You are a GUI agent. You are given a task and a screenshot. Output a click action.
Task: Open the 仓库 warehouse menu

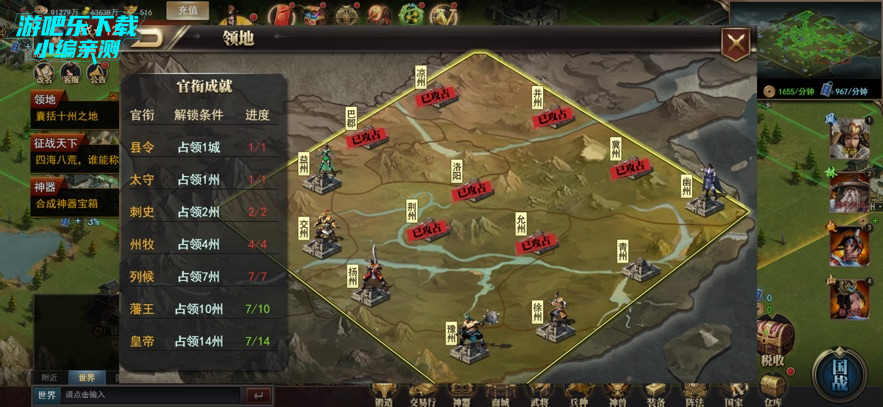click(x=771, y=389)
